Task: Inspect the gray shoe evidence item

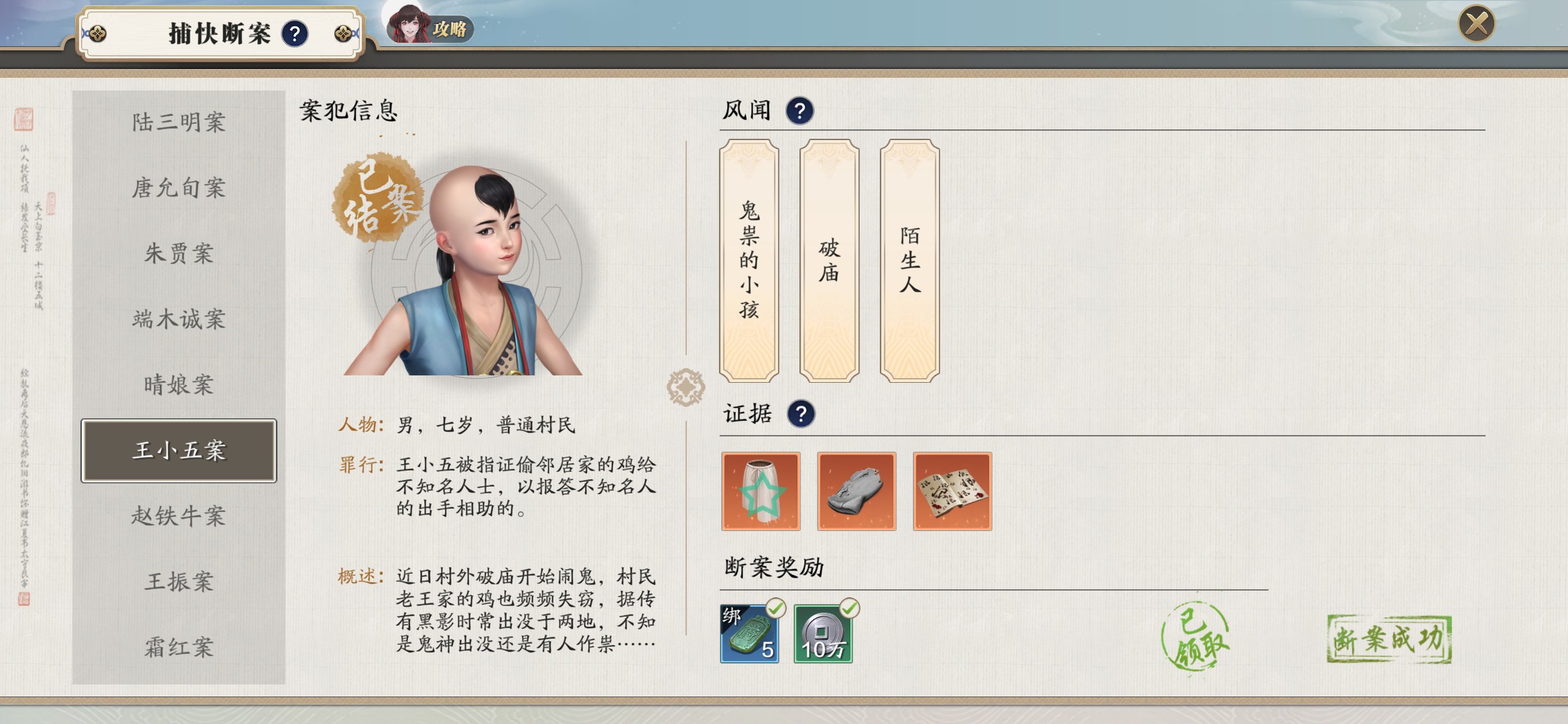Action: (856, 491)
